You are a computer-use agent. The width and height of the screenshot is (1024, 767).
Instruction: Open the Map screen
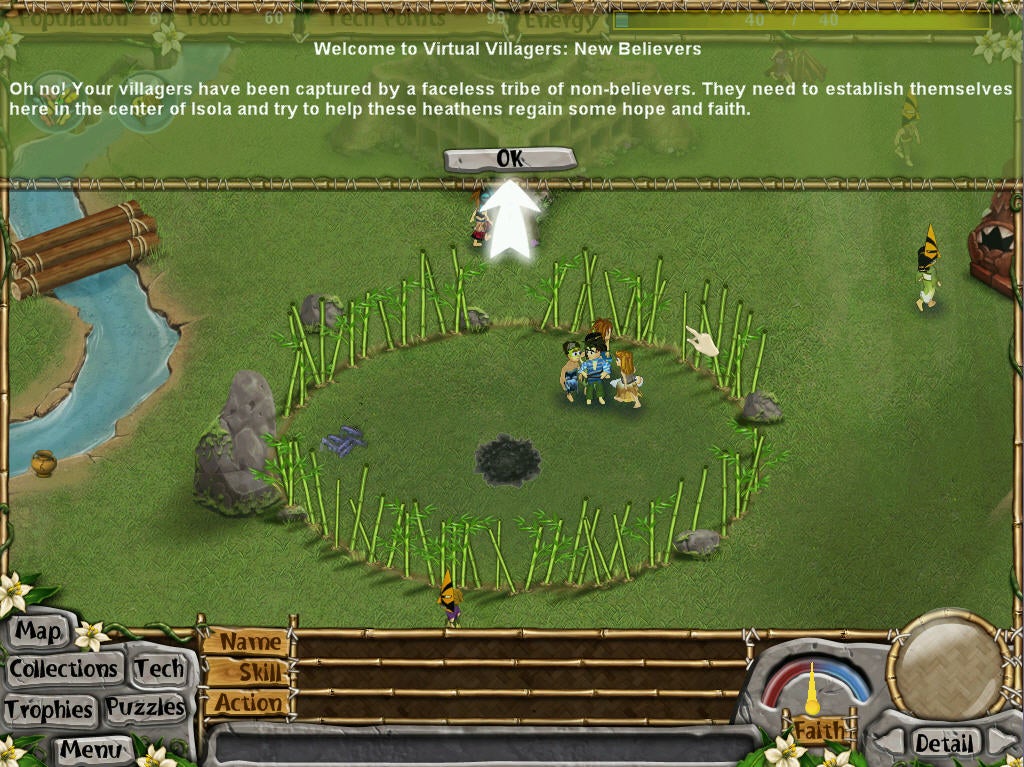coord(39,632)
